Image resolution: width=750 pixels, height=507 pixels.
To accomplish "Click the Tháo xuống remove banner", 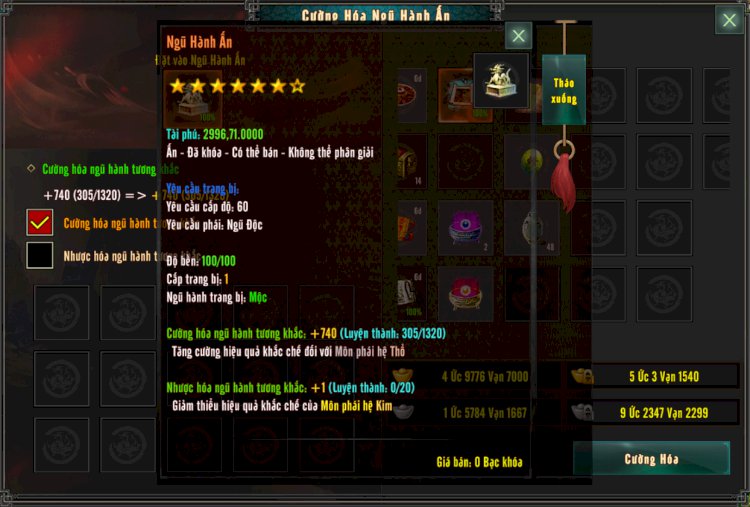I will pyautogui.click(x=563, y=89).
